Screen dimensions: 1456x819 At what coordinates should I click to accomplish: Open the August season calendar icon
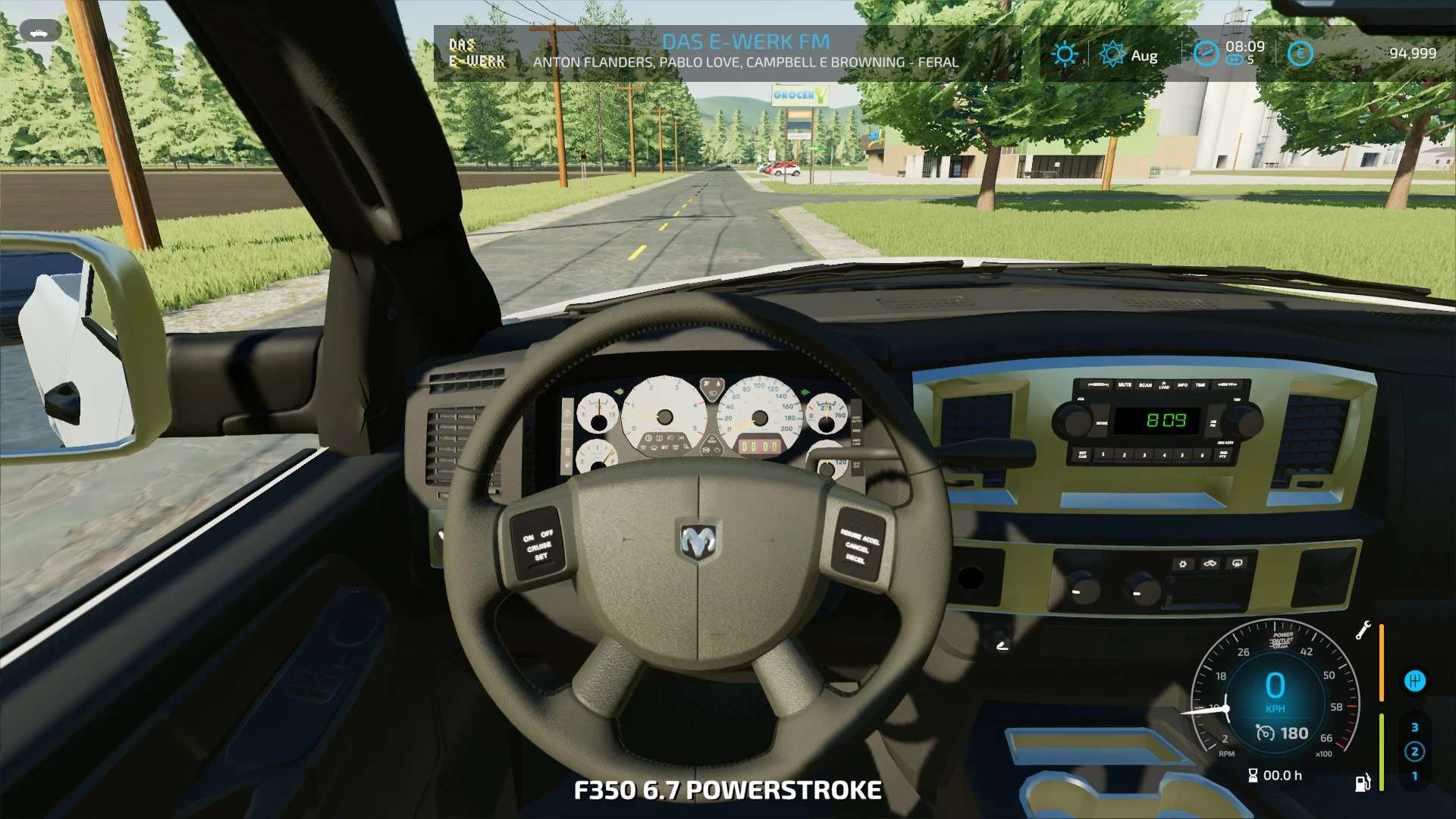(1112, 54)
